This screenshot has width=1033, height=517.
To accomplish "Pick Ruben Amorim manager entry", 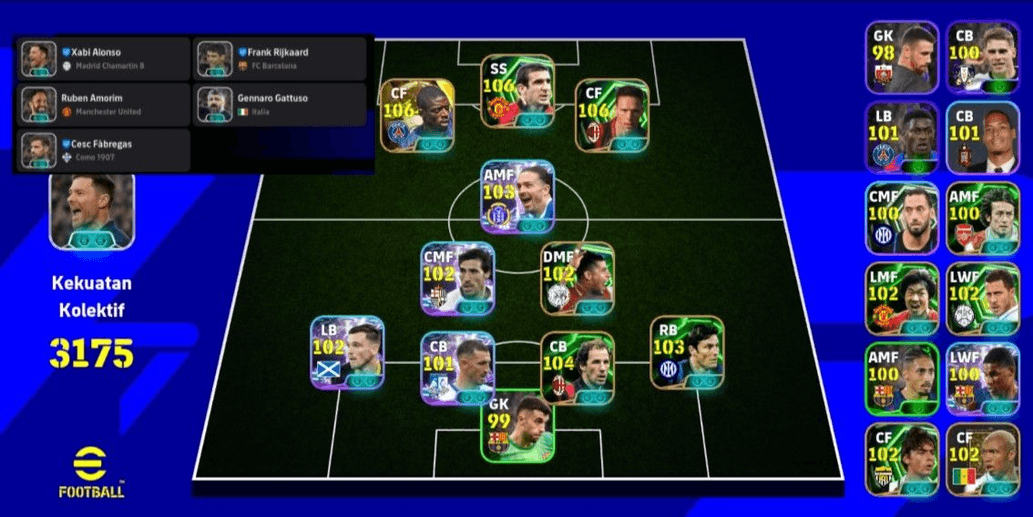I will (102, 104).
